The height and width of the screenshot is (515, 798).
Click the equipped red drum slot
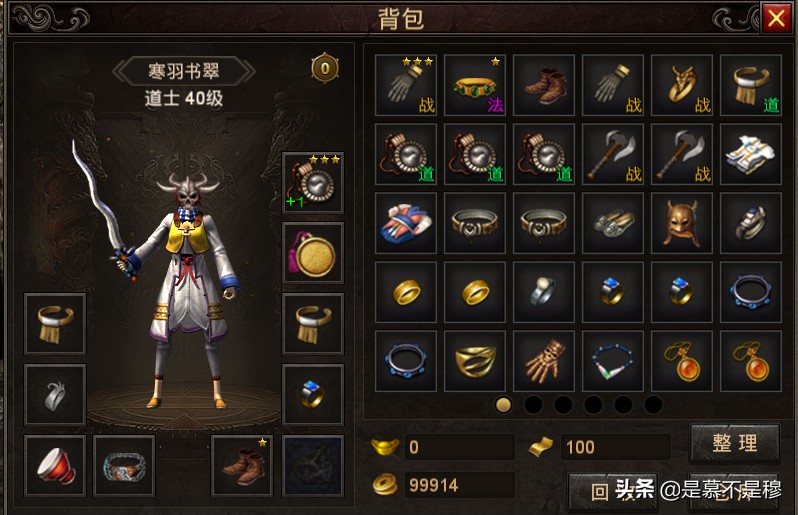pyautogui.click(x=55, y=466)
